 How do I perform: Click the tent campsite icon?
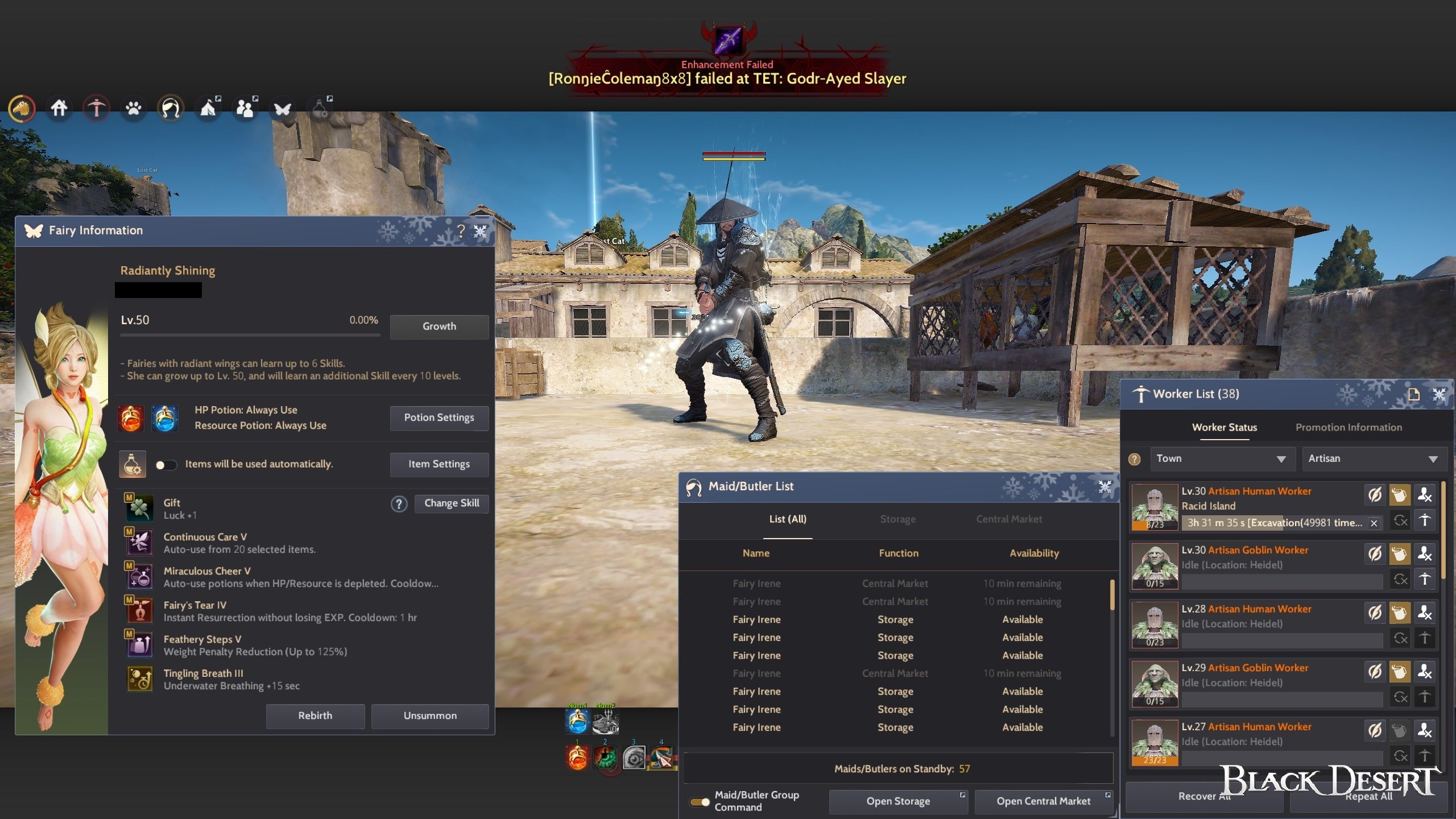(x=208, y=107)
